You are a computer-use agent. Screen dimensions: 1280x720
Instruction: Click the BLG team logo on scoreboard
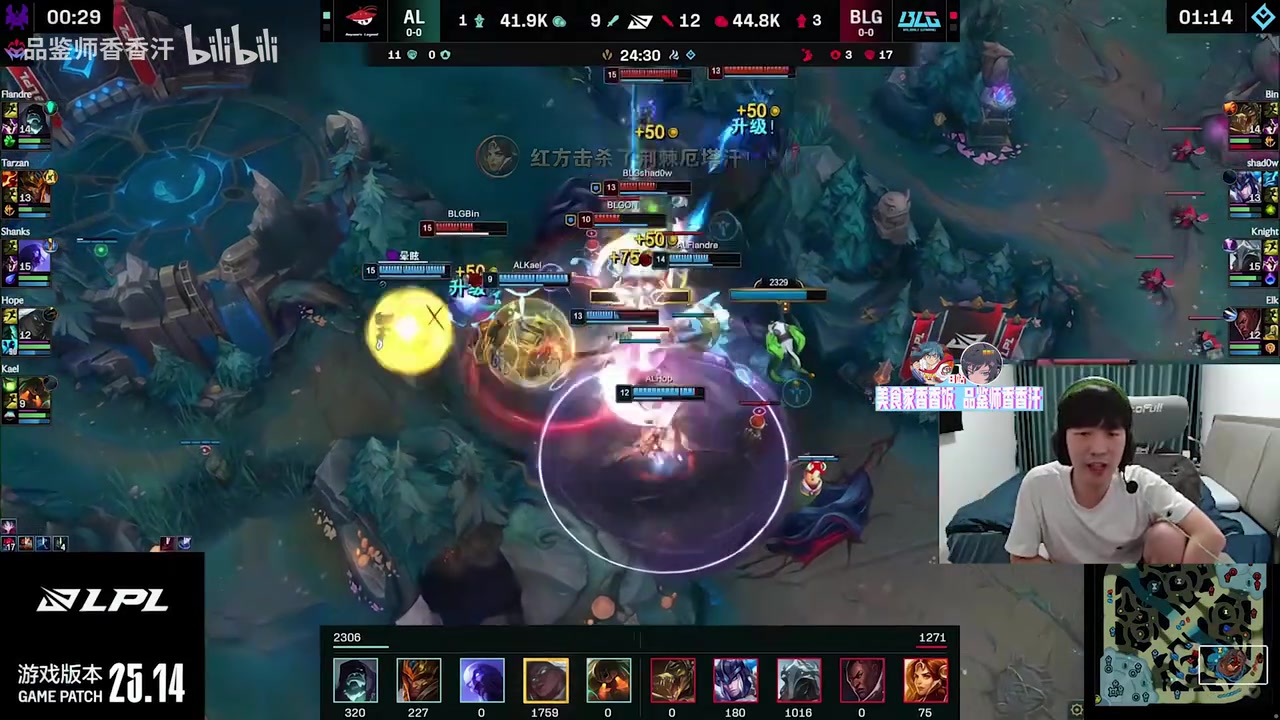coord(918,19)
